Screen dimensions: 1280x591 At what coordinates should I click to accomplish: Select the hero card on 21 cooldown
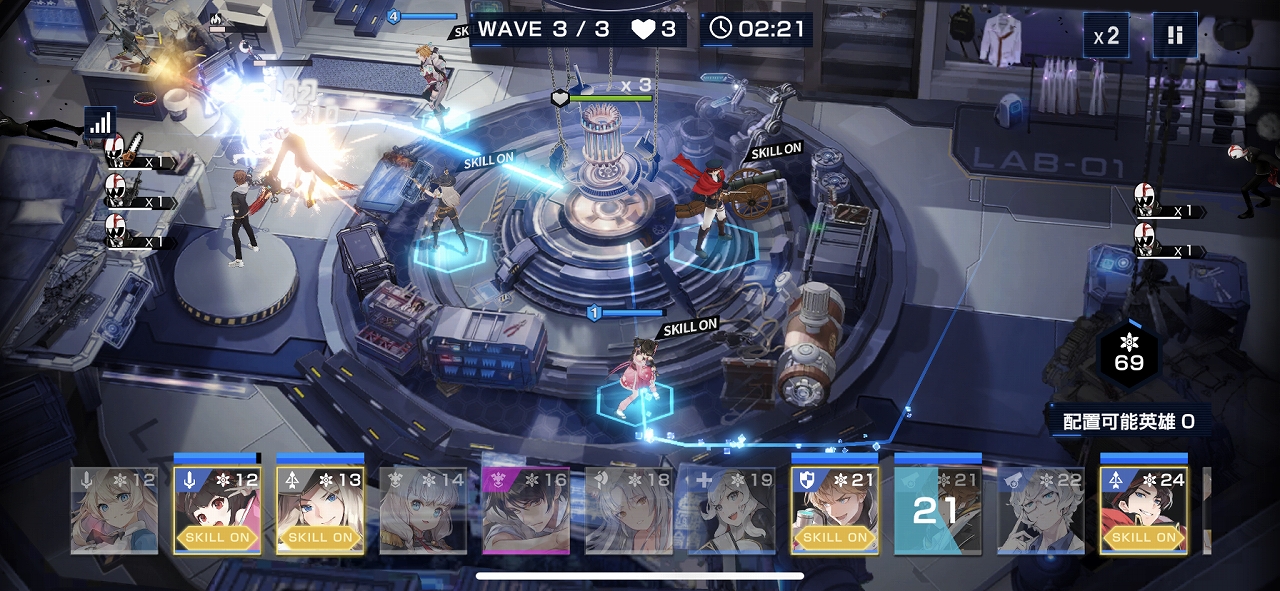[938, 509]
